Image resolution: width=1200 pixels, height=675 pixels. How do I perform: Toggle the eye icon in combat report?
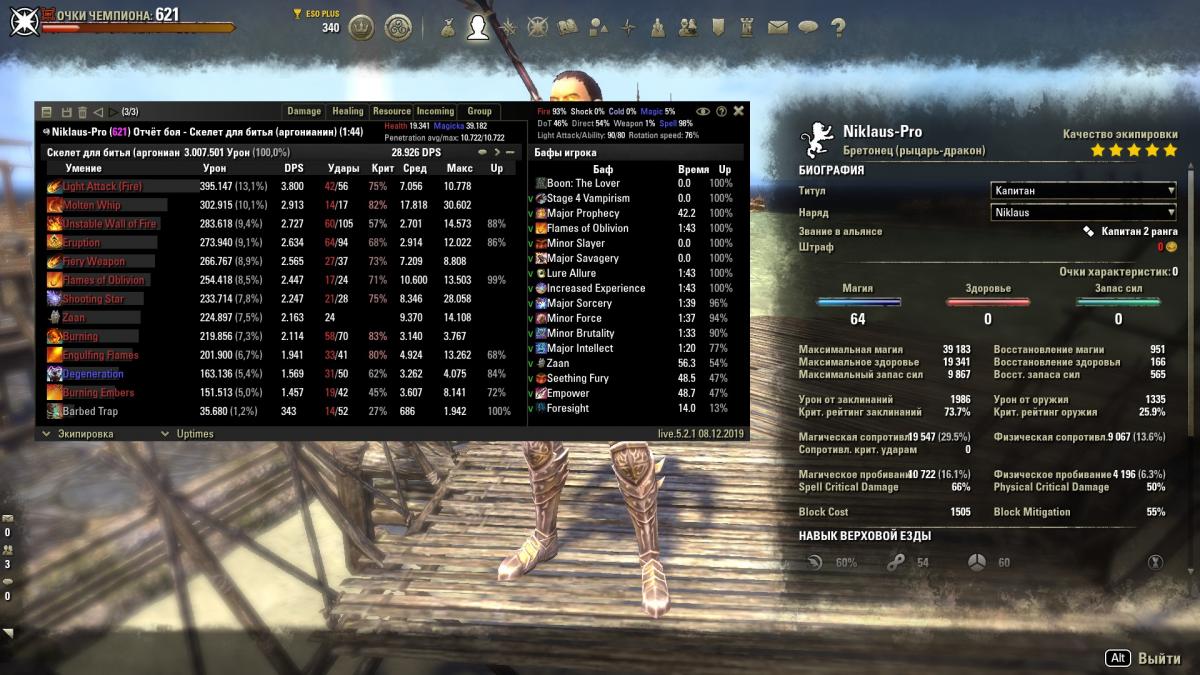(x=703, y=111)
